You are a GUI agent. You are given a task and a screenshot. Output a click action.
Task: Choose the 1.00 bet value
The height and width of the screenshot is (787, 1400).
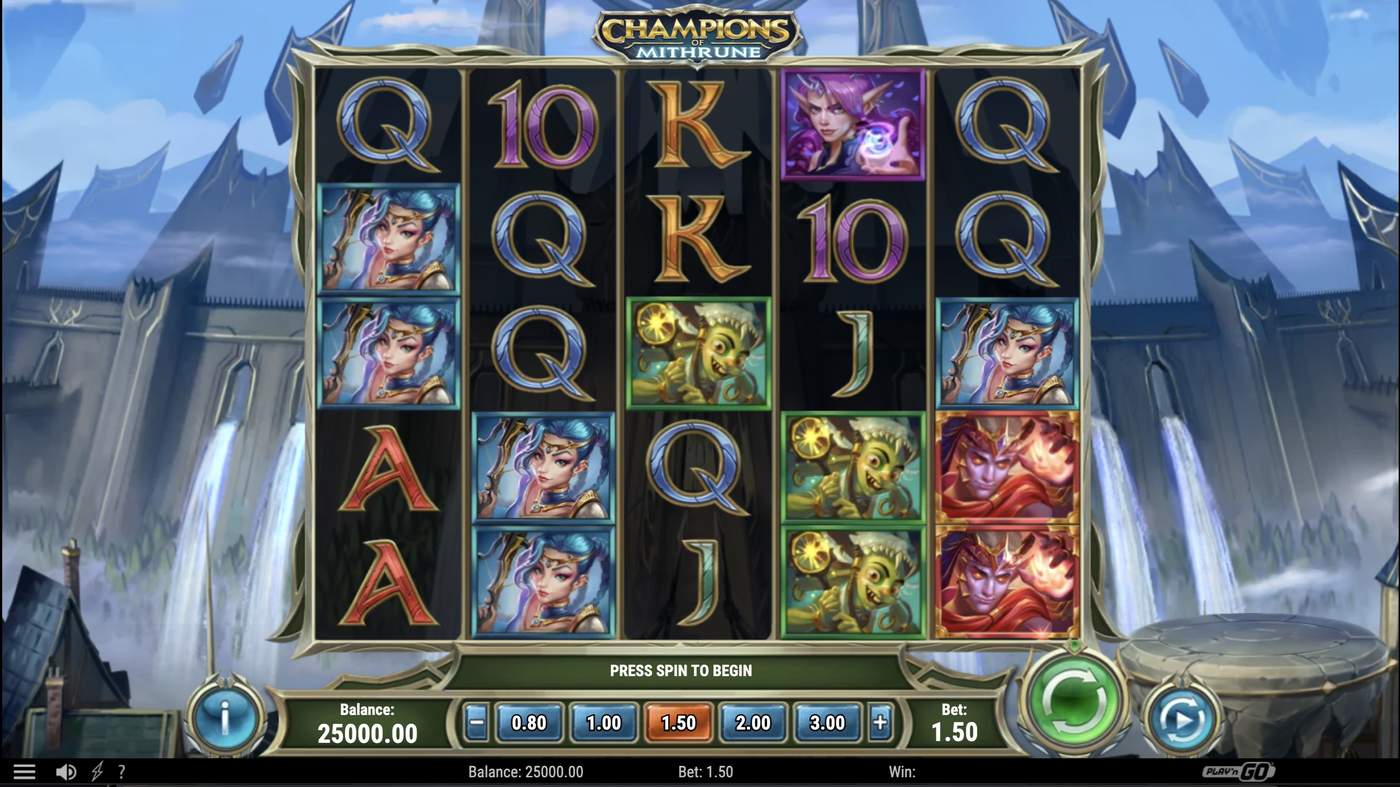tap(602, 721)
